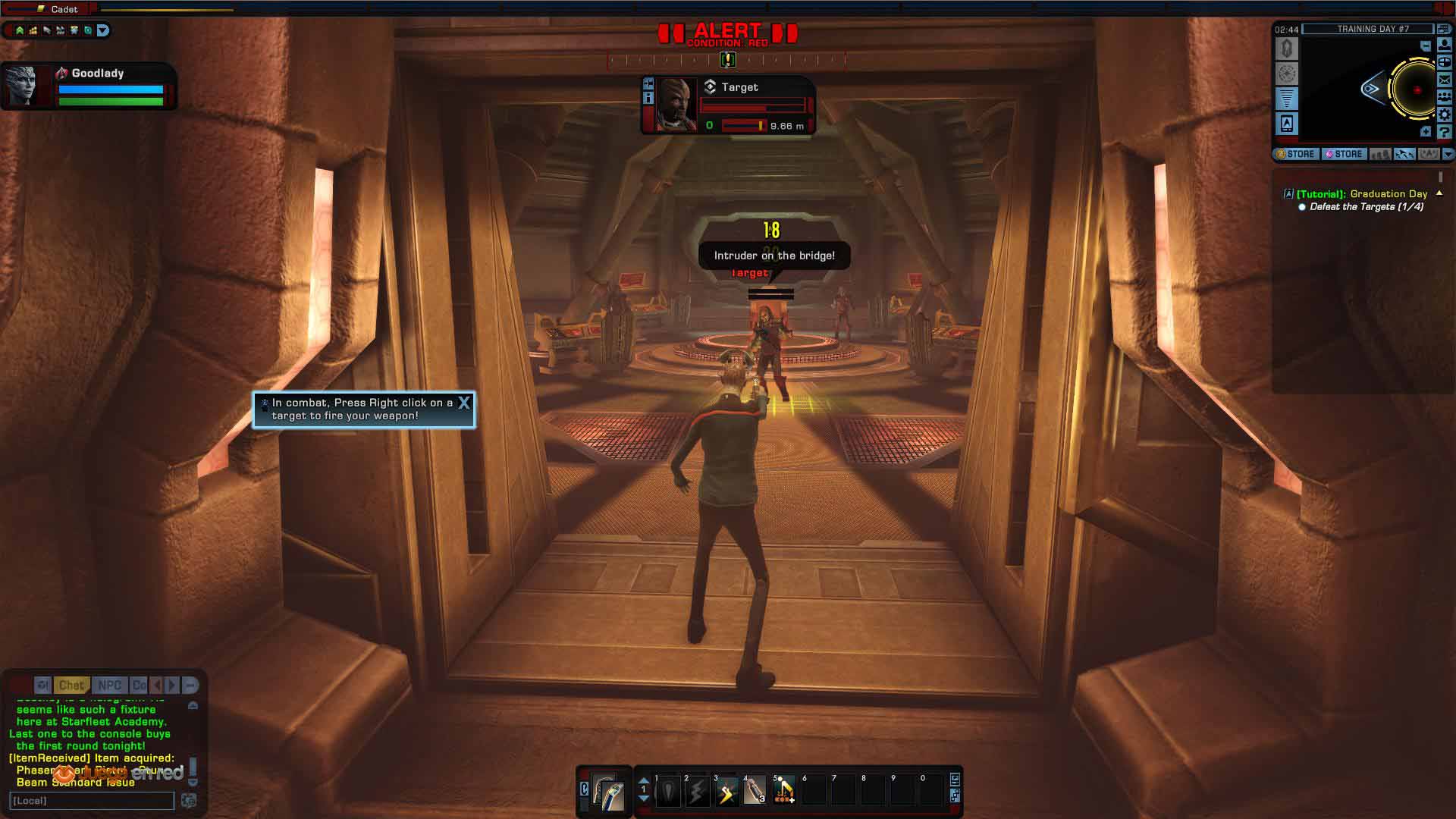Activate the yellow lightning strike ability
This screenshot has width=1456, height=819.
point(726,792)
